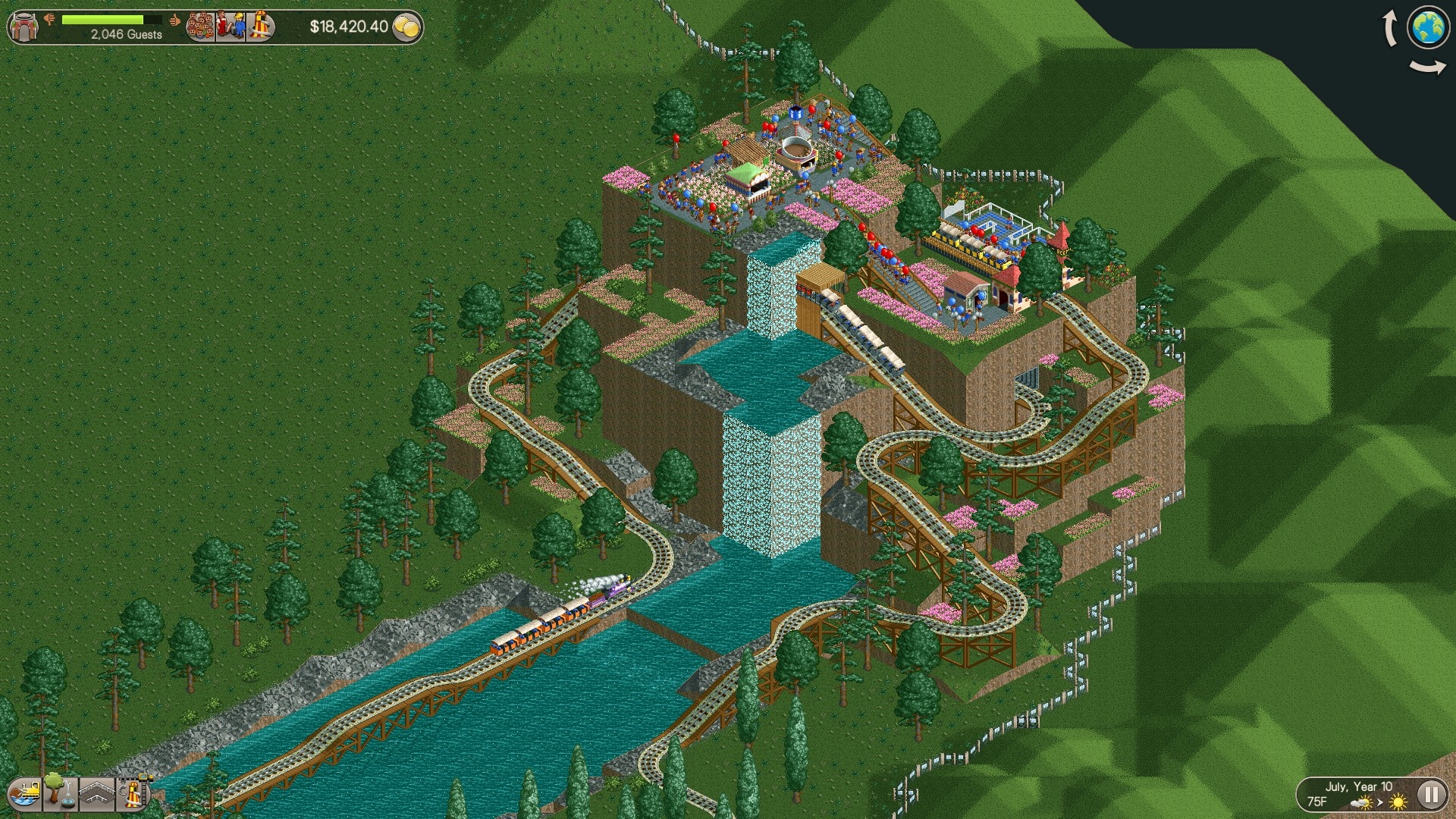Viewport: 1456px width, 819px height.
Task: Rotate the view with the upward arrow
Action: pos(1390,29)
